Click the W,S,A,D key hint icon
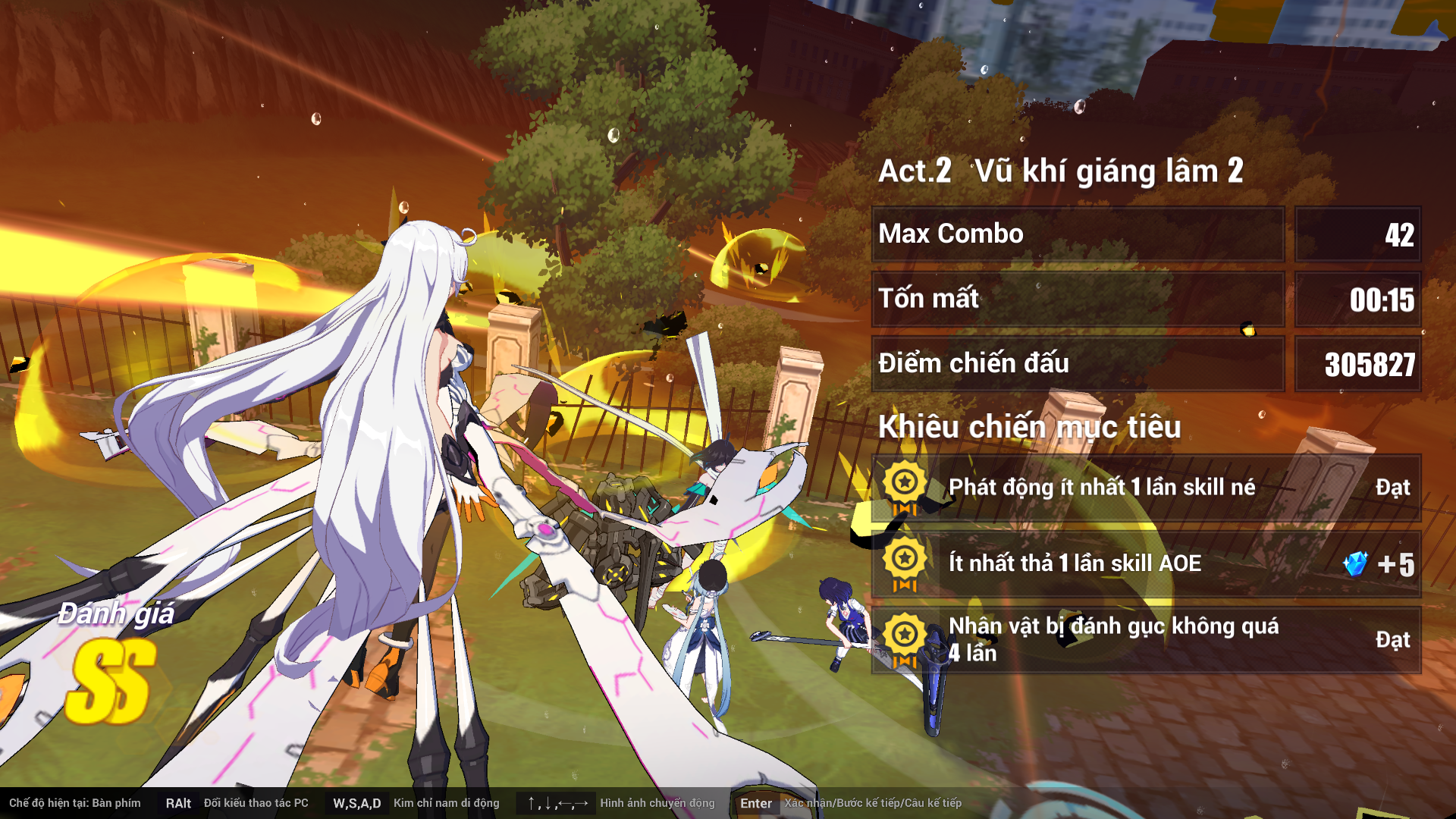Screen dimensions: 1456x819 (357, 802)
